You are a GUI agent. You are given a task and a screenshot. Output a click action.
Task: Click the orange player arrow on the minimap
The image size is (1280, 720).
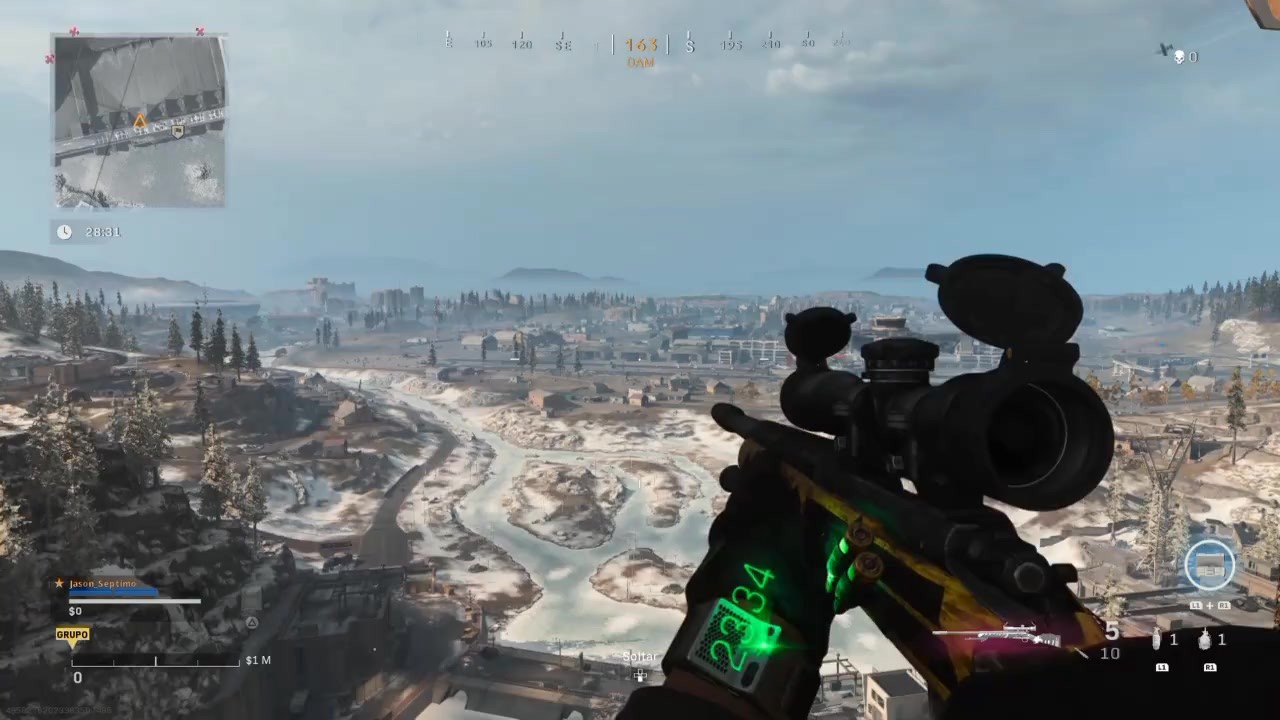(x=140, y=121)
